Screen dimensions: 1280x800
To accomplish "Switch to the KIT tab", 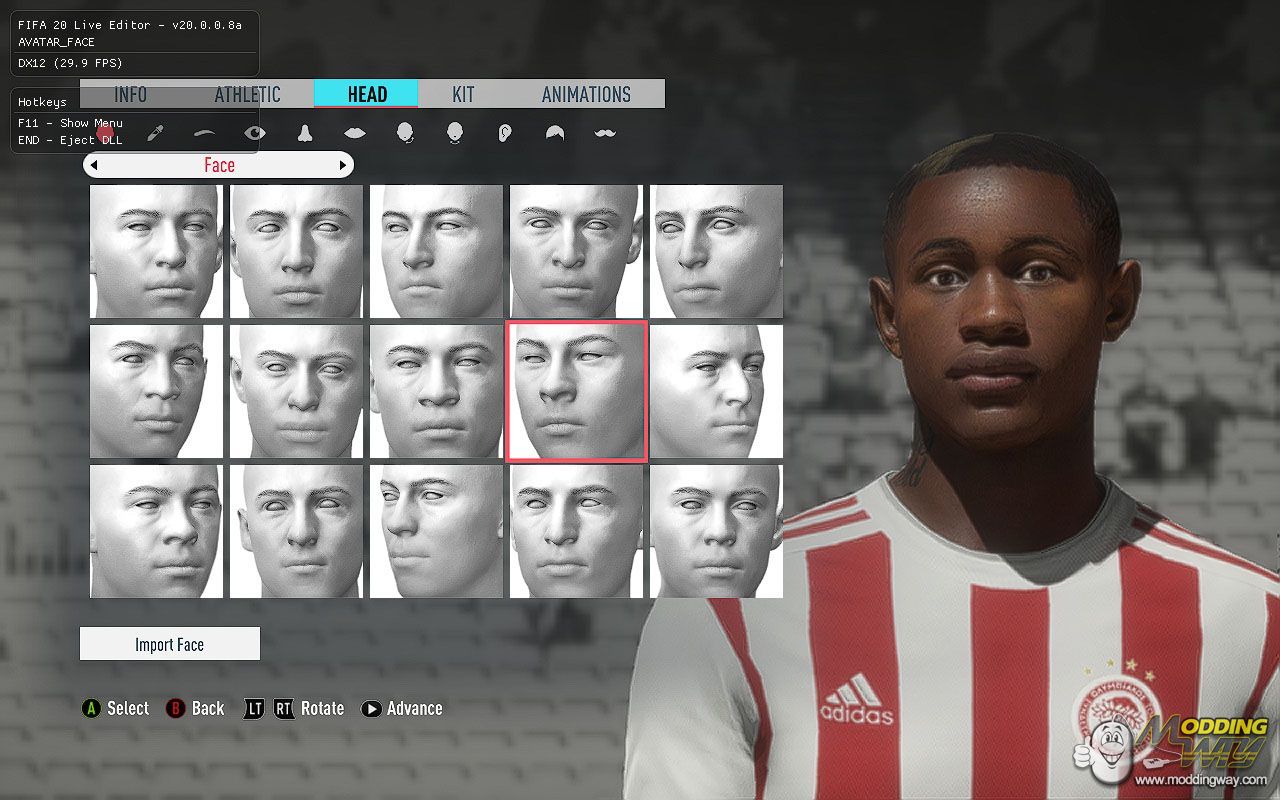I will [463, 94].
